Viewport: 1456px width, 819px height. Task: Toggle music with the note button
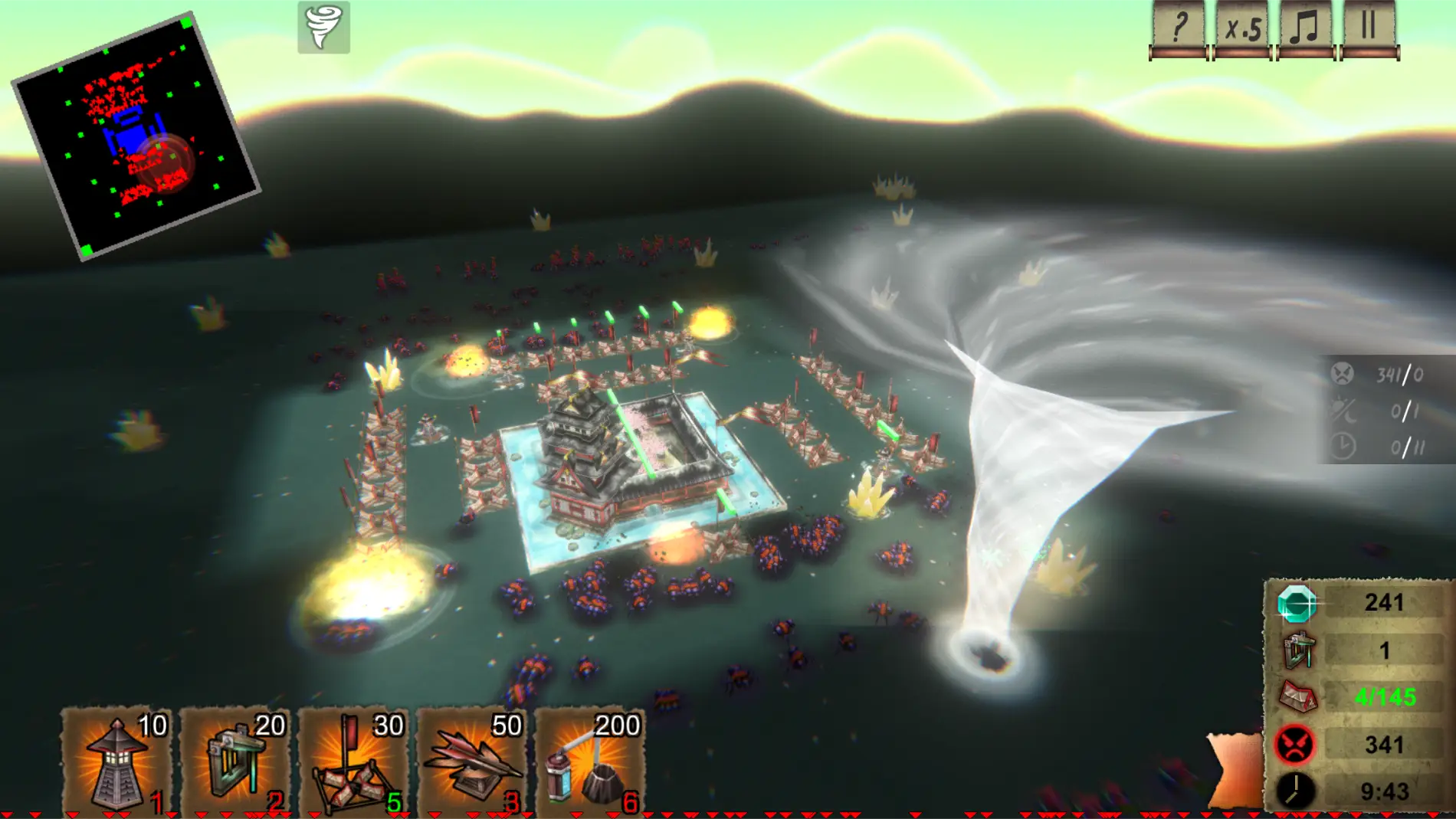(x=1305, y=29)
